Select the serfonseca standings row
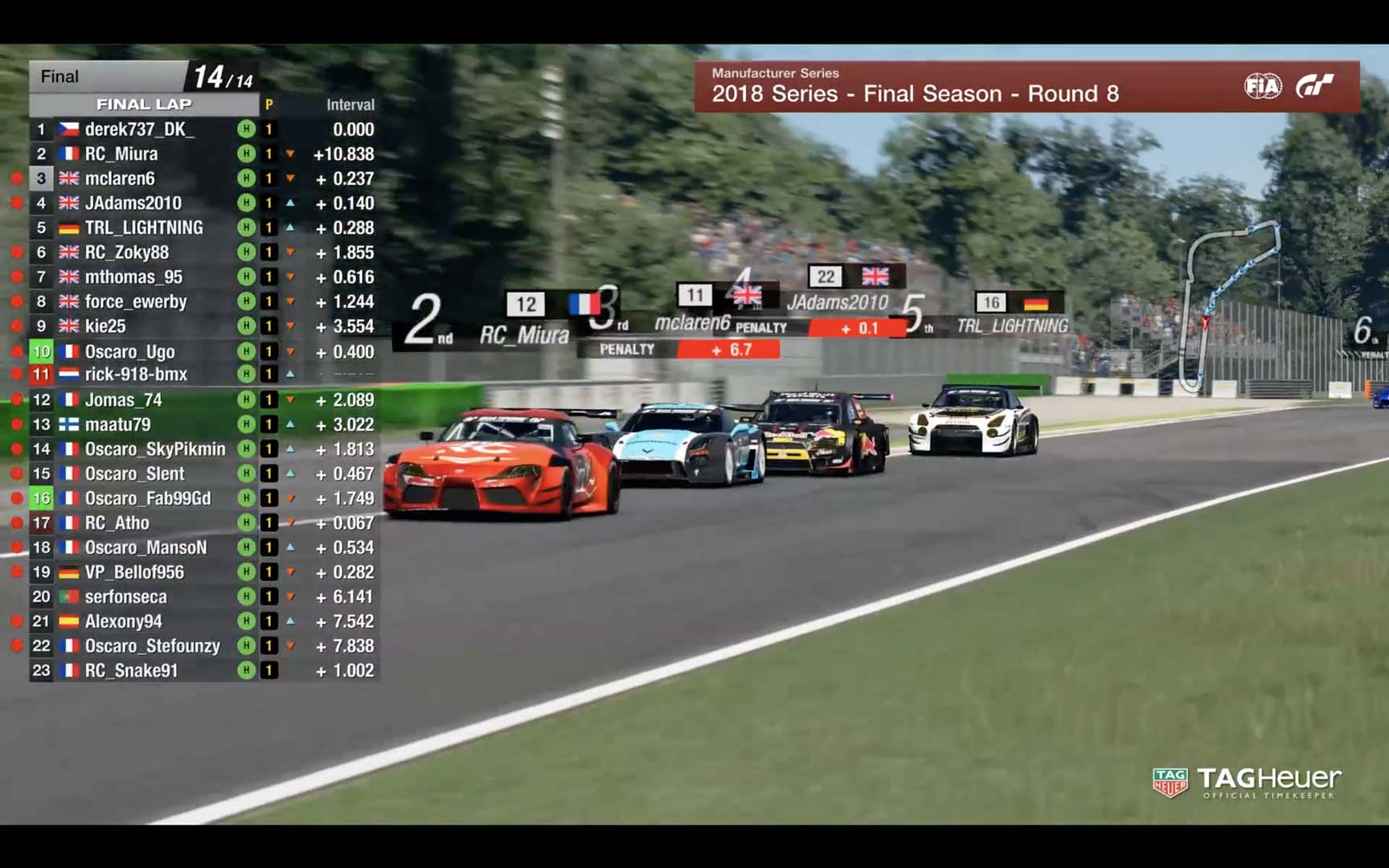Viewport: 1389px width, 868px height. pyautogui.click(x=126, y=597)
